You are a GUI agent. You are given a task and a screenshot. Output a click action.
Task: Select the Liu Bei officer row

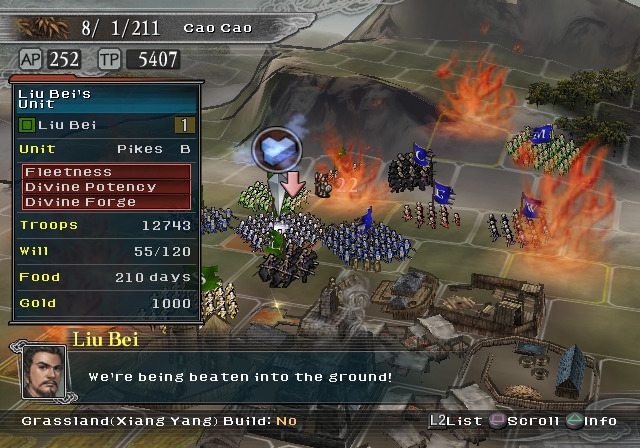pos(107,125)
